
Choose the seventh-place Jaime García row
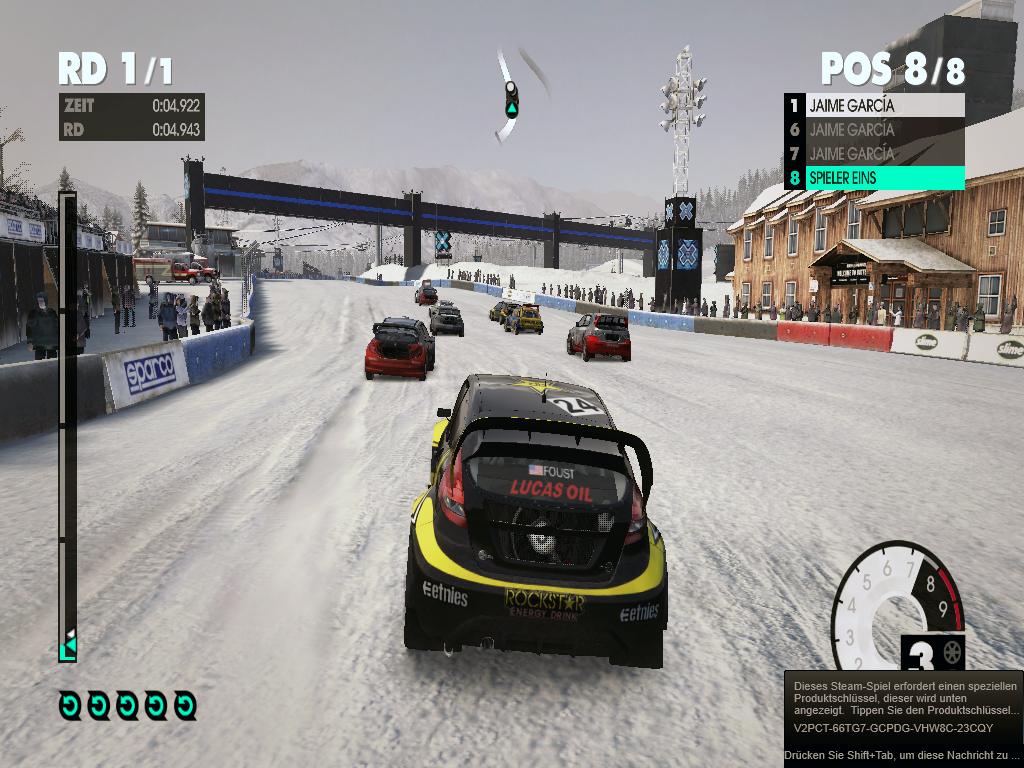click(875, 153)
